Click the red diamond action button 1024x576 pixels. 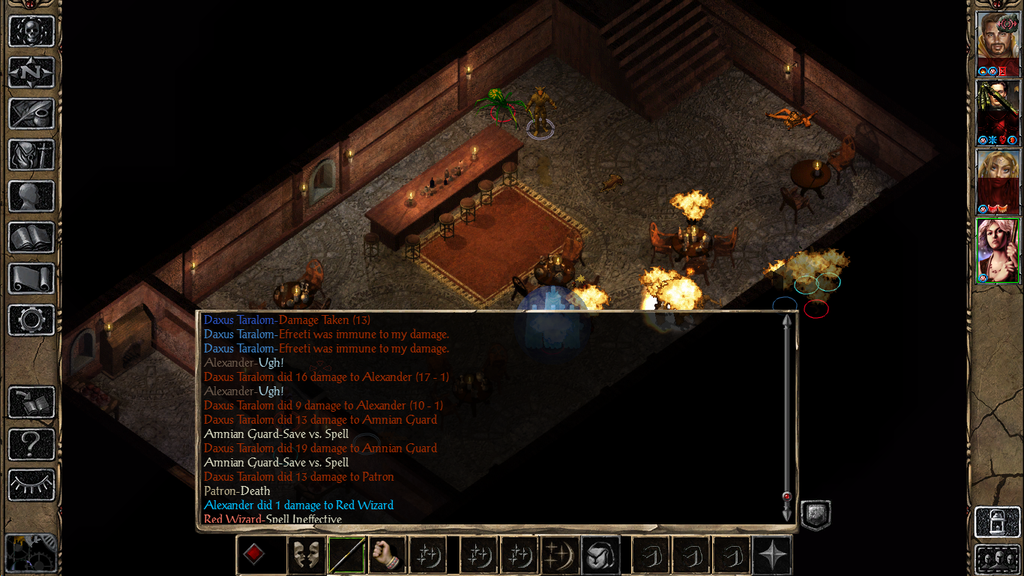[256, 555]
